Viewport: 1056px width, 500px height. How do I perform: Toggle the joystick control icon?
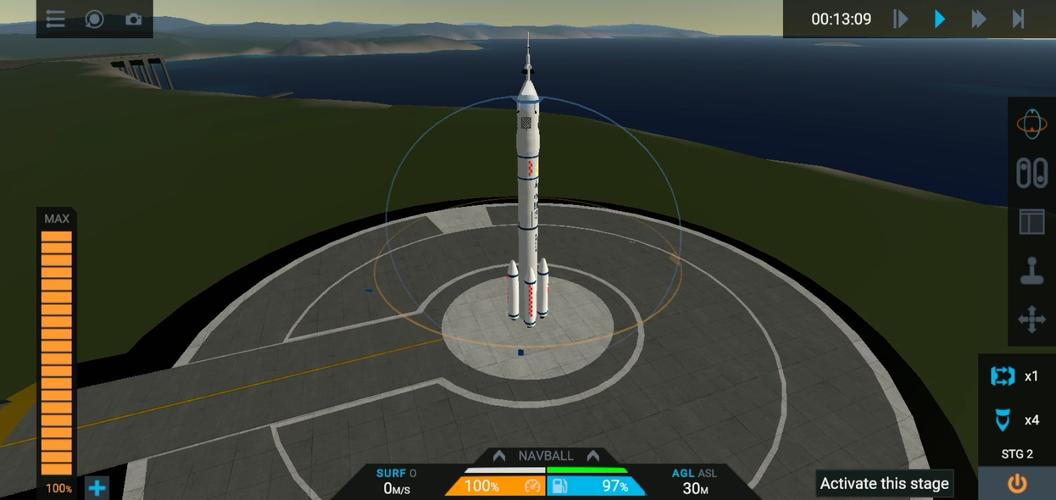pyautogui.click(x=1031, y=271)
